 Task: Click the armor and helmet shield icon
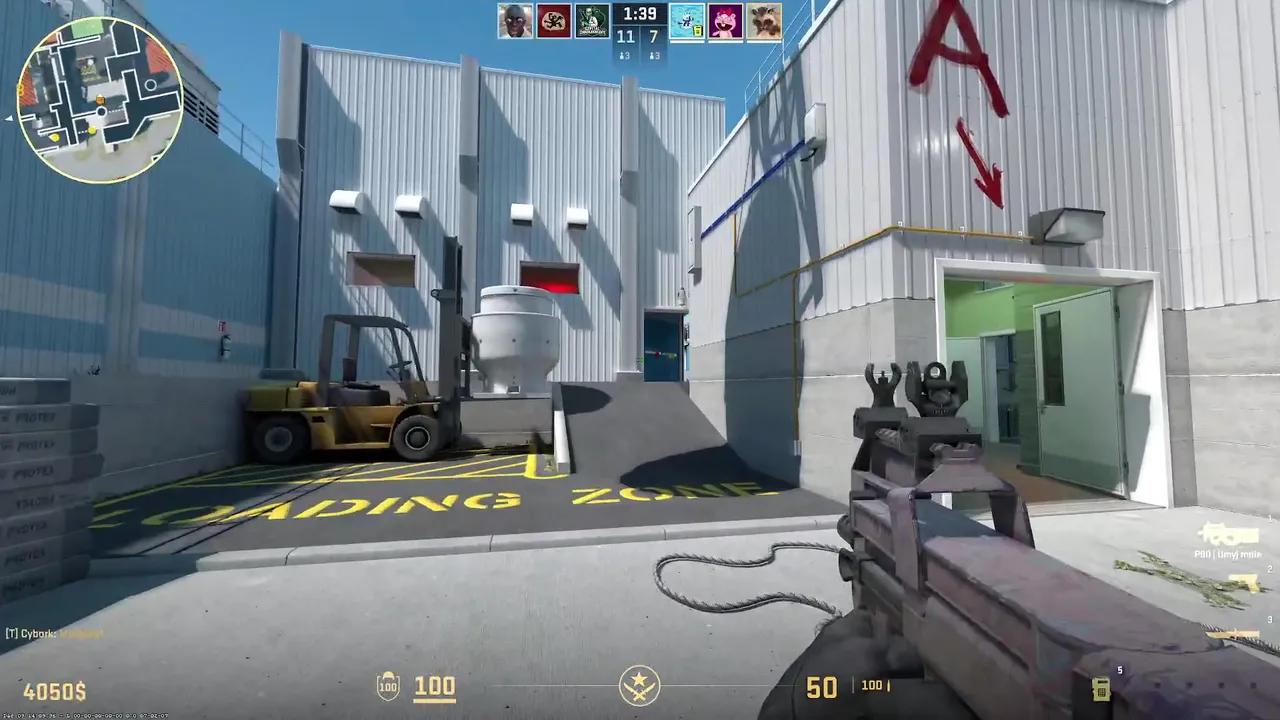(x=387, y=687)
